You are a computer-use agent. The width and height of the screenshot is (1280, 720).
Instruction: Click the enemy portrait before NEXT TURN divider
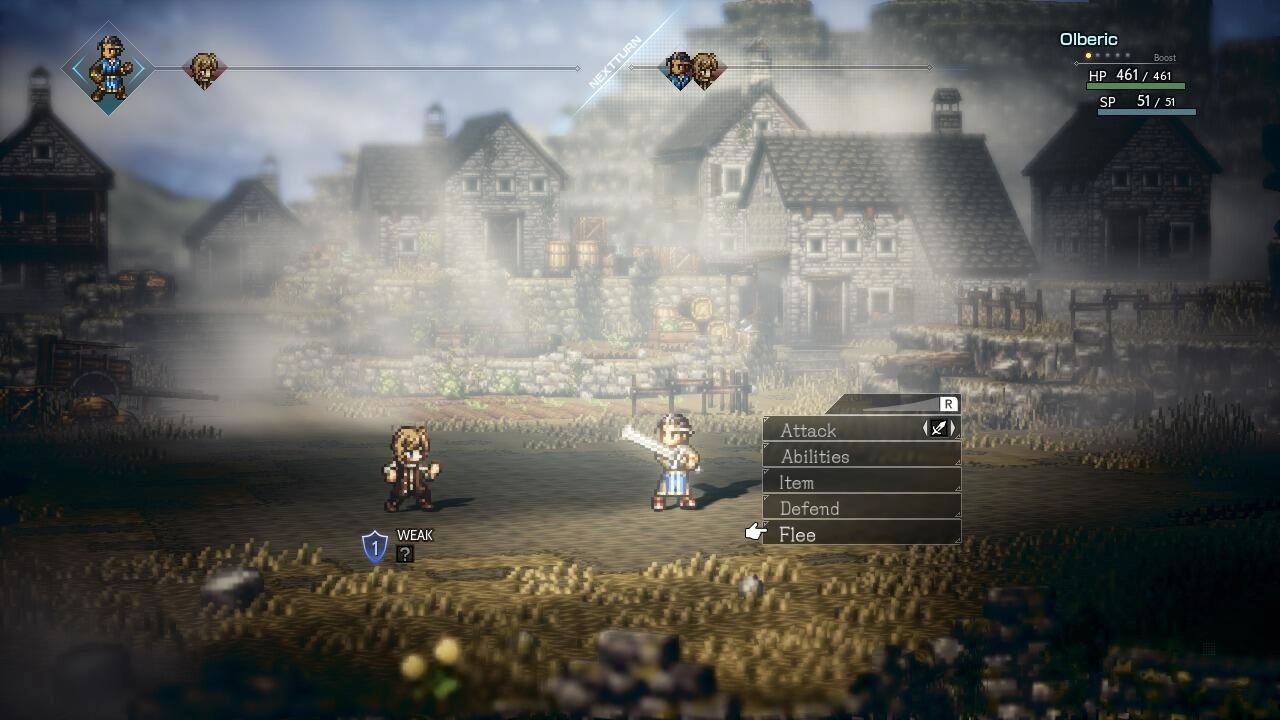[x=204, y=69]
